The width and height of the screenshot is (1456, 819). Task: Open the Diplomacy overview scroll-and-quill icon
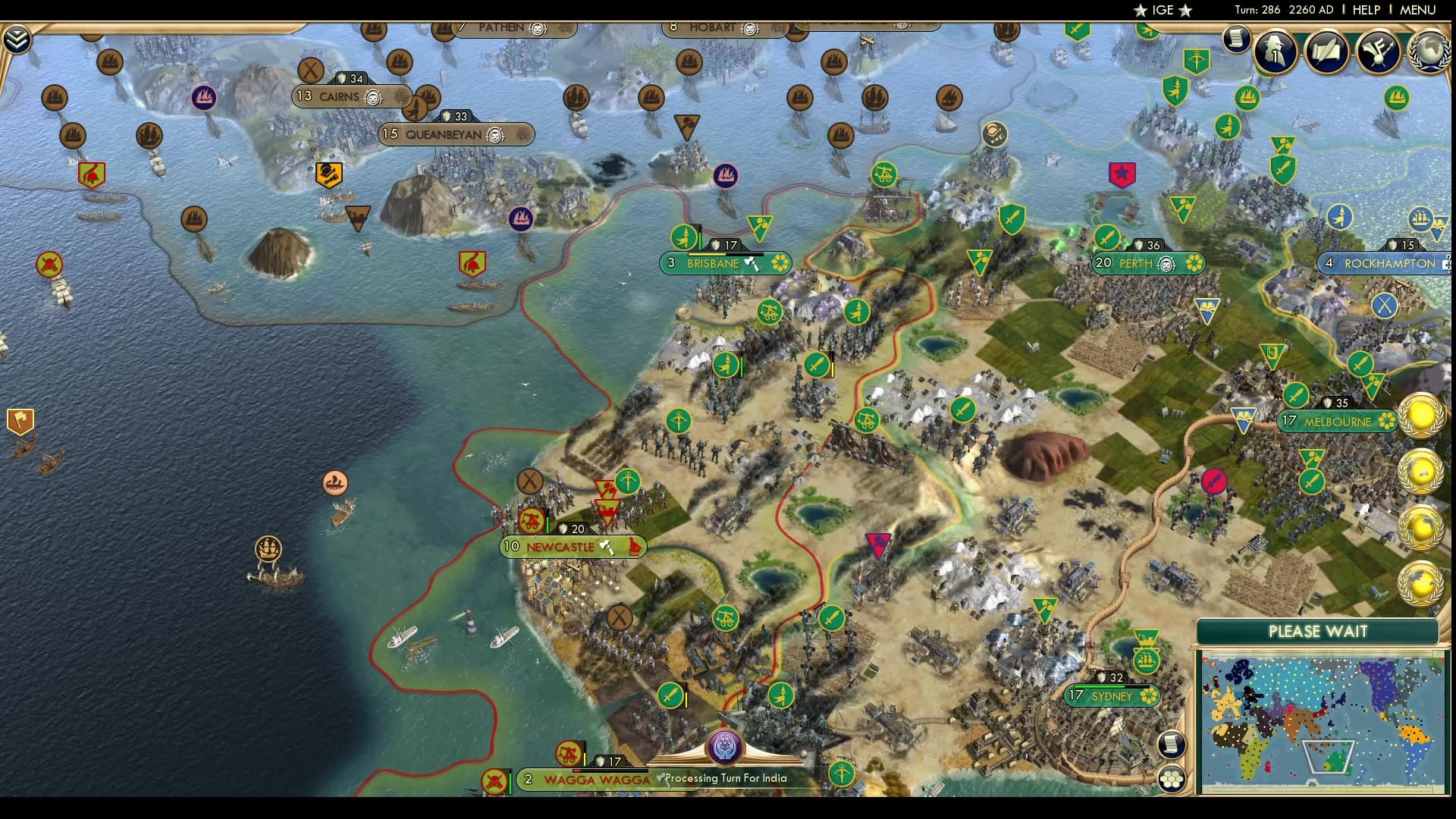pyautogui.click(x=1328, y=52)
